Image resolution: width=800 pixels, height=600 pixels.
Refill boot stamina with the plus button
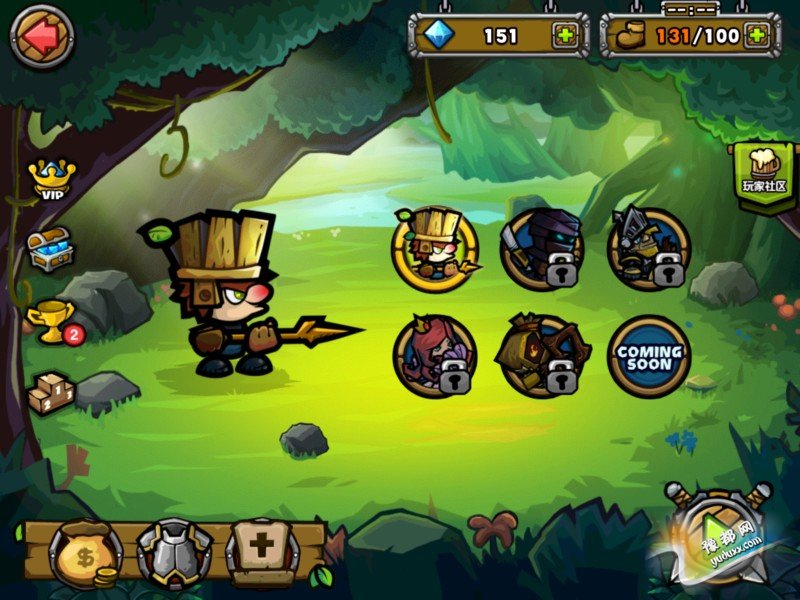pyautogui.click(x=757, y=36)
